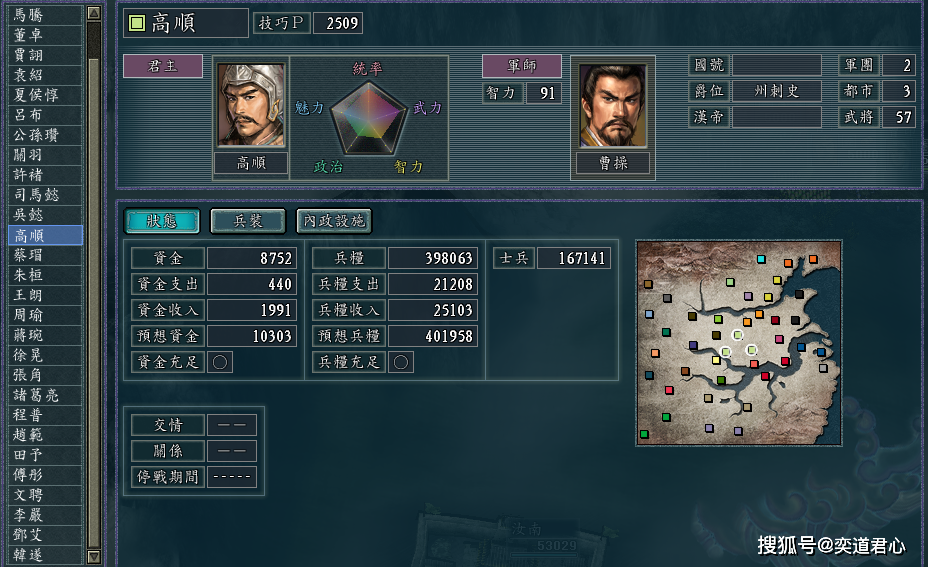Open the territory overview minimap
928x567 pixels.
click(x=737, y=342)
